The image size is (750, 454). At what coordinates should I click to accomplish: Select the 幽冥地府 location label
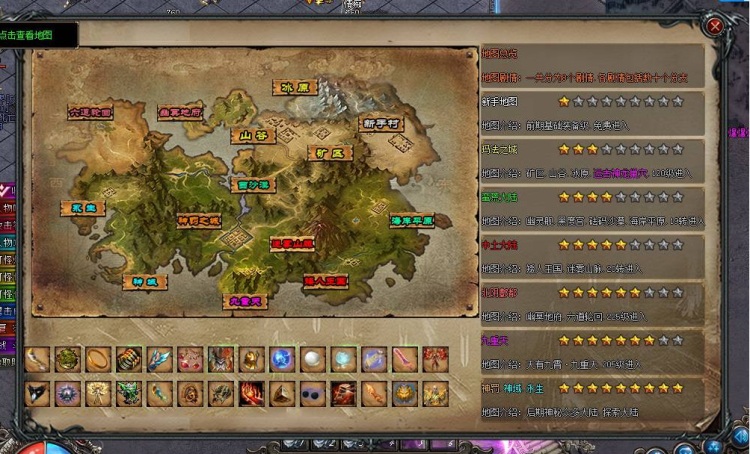[x=180, y=113]
